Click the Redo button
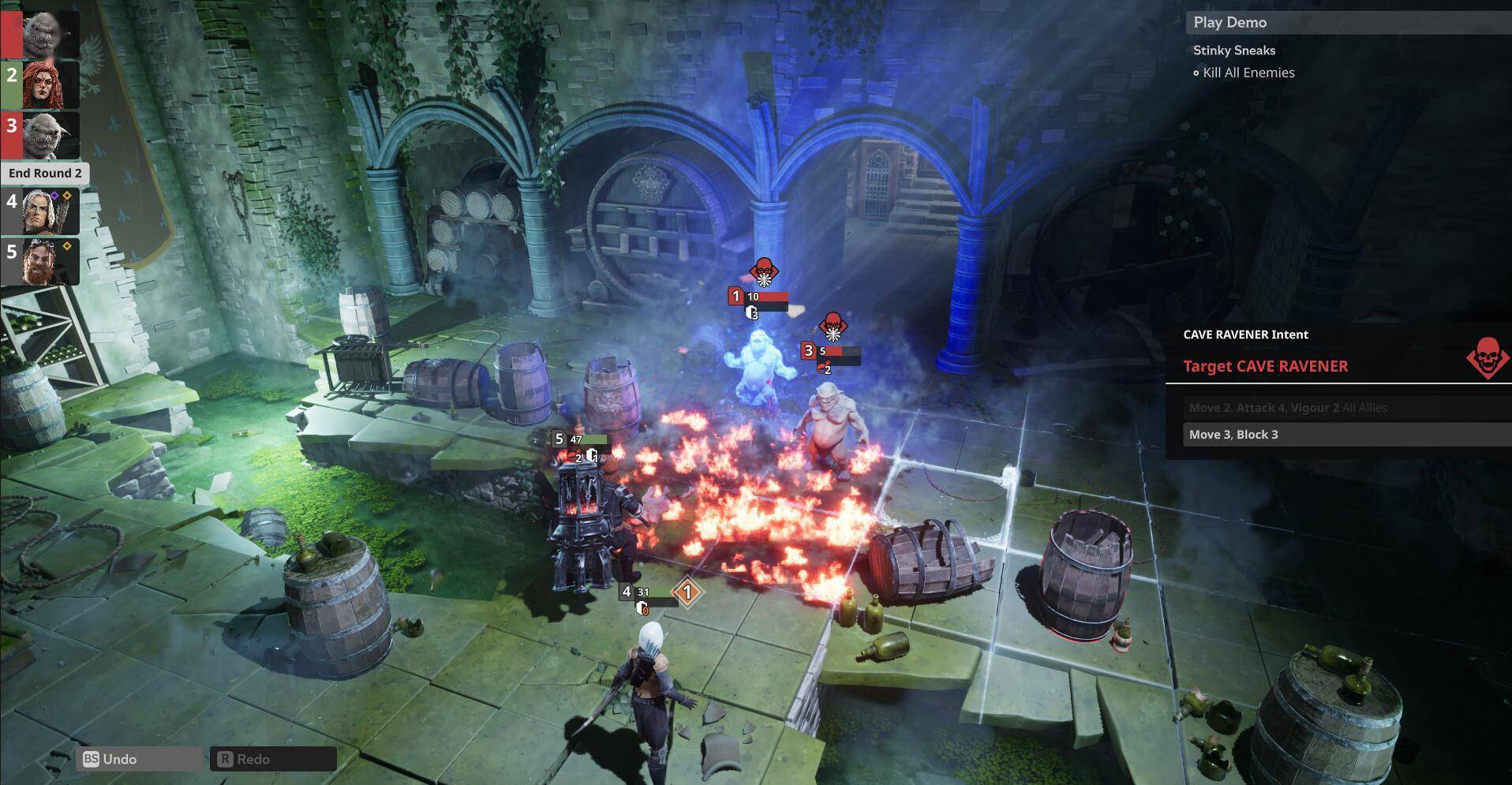The height and width of the screenshot is (785, 1512). point(273,759)
